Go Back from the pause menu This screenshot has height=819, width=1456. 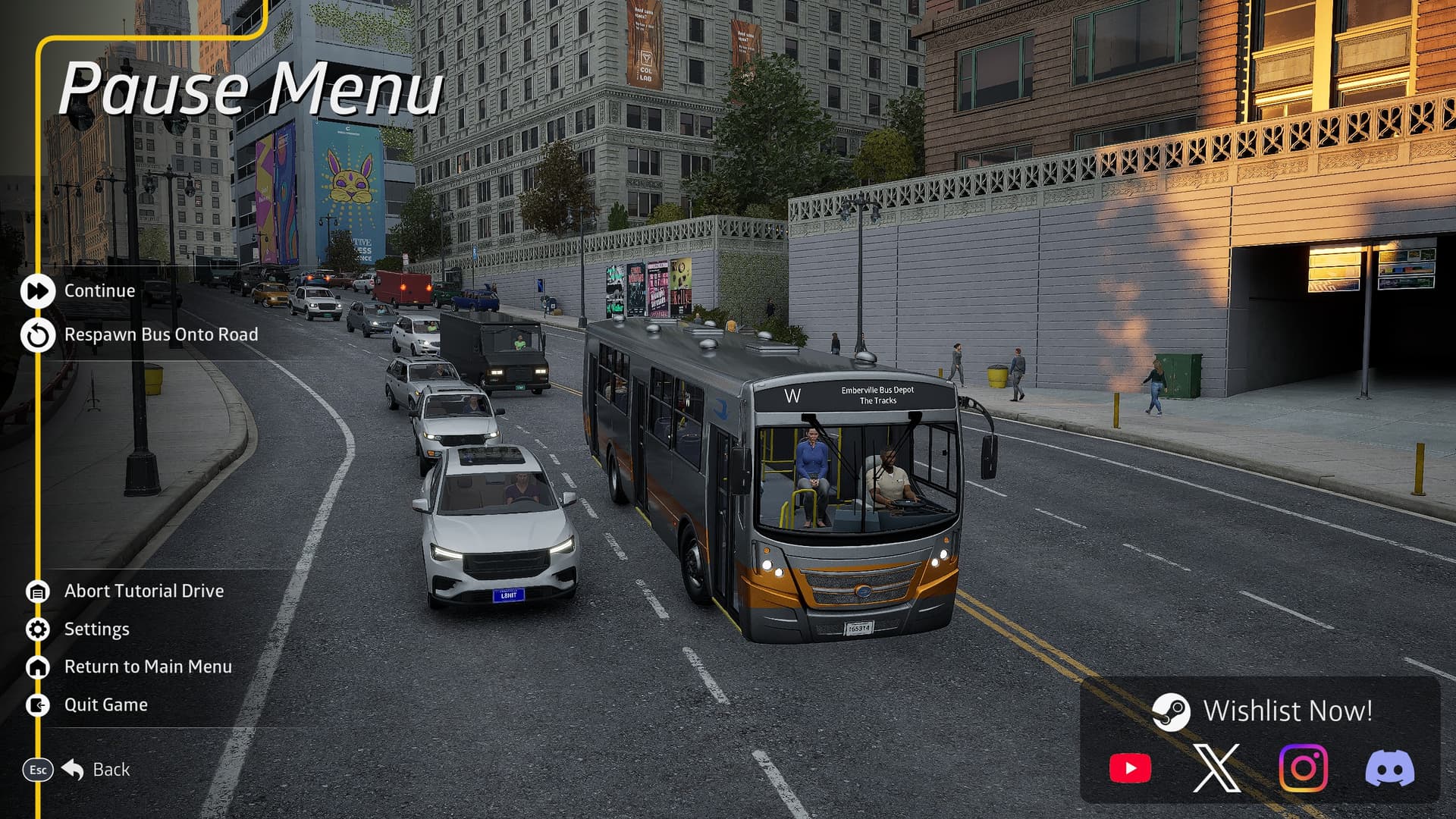[110, 770]
